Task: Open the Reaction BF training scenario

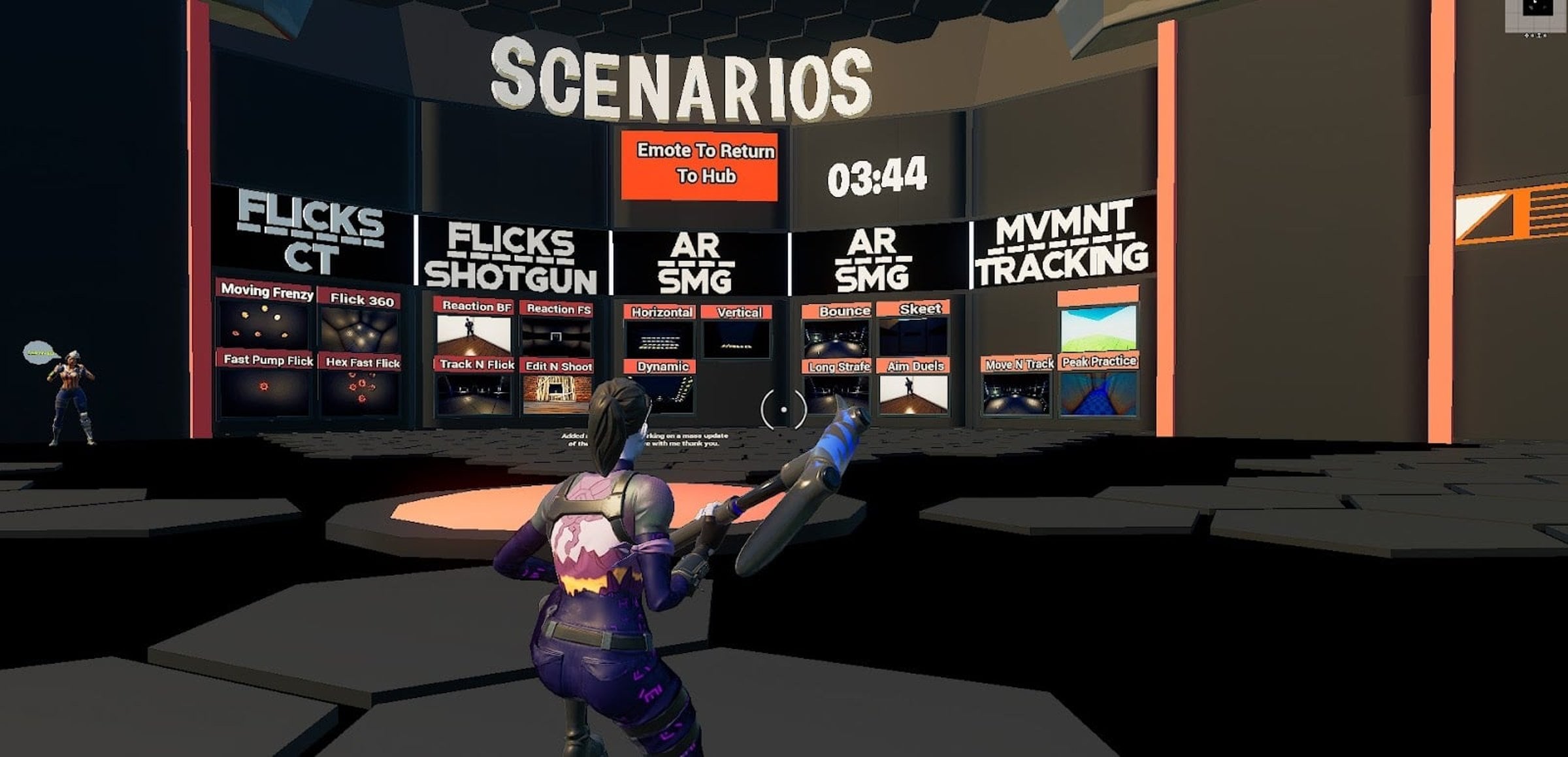Action: pos(474,333)
